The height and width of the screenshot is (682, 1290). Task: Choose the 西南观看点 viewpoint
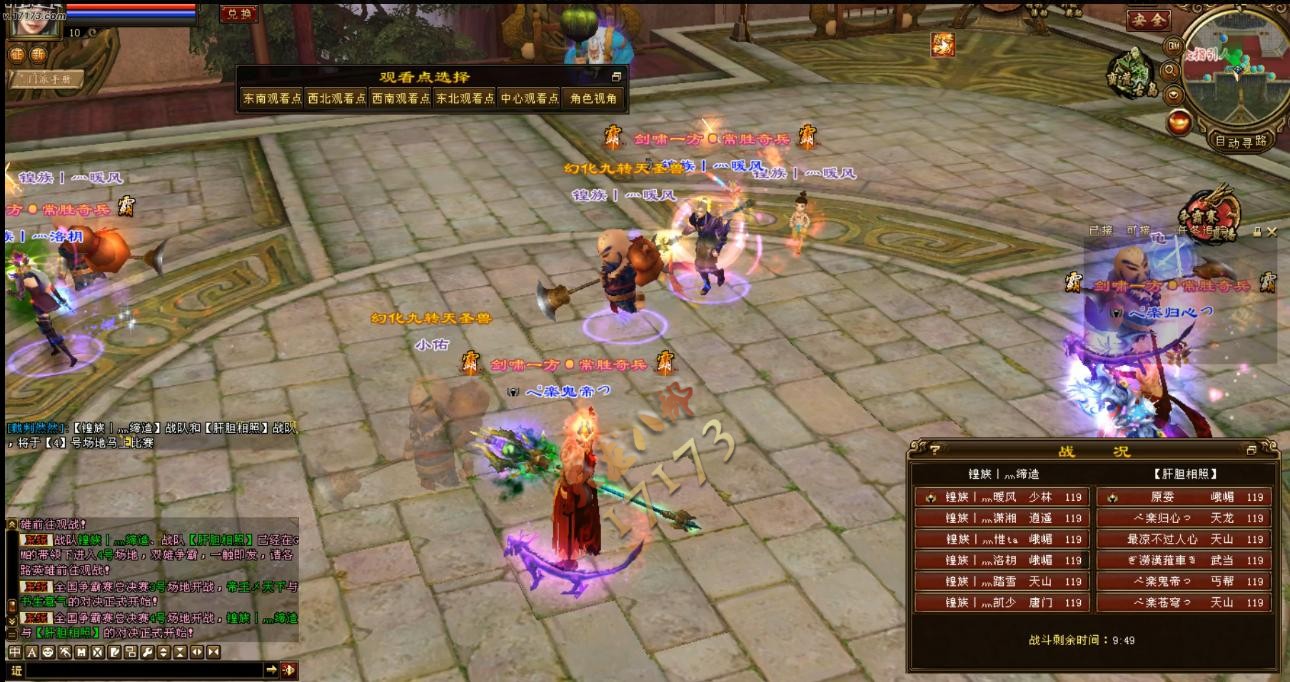point(400,98)
